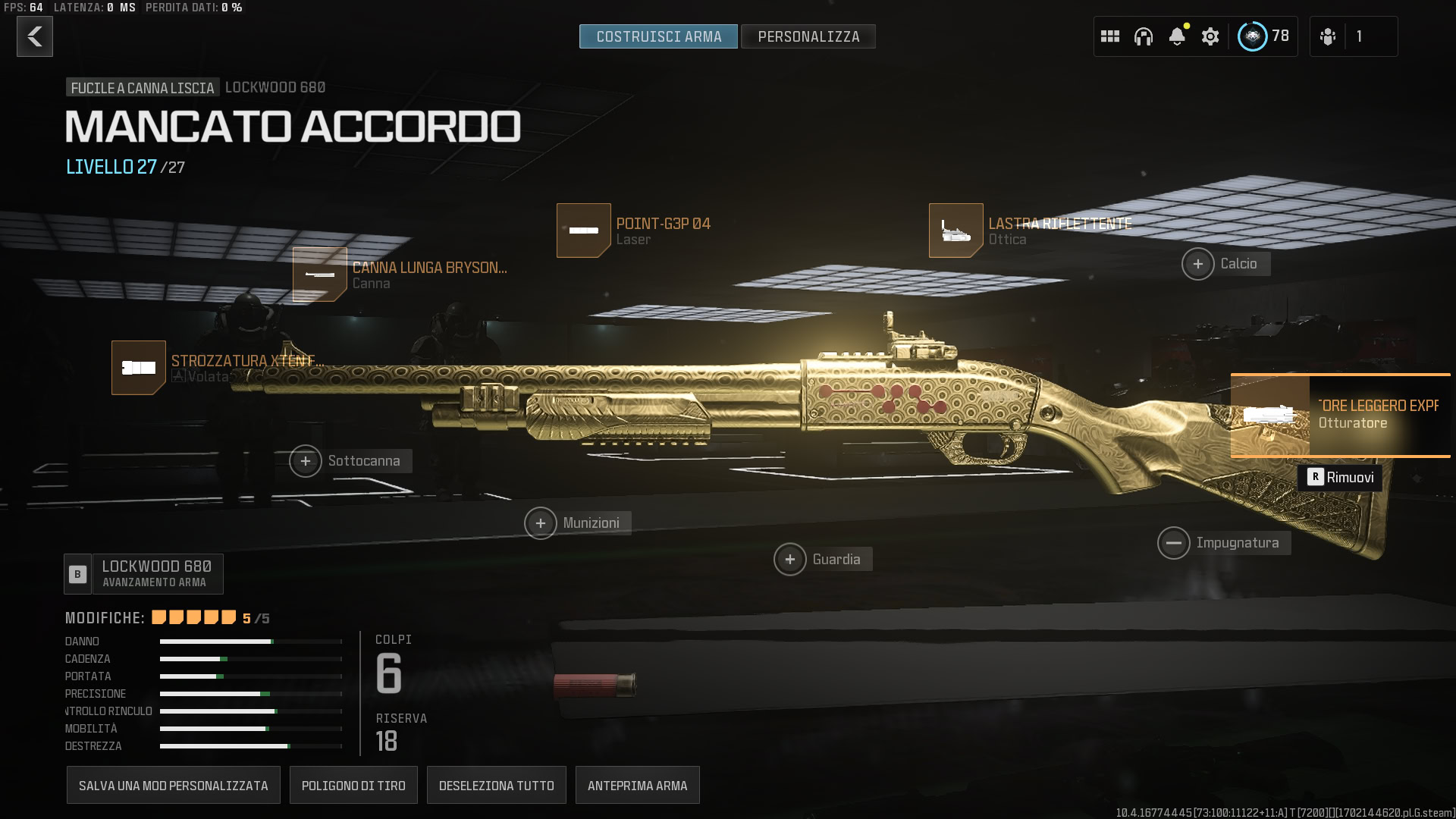
Task: Add a Calcio stock attachment
Action: tap(1198, 264)
